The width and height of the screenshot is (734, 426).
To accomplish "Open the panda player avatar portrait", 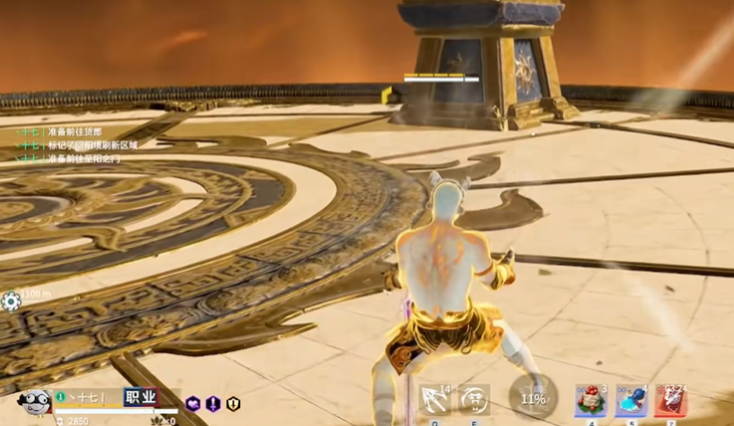I will (32, 402).
